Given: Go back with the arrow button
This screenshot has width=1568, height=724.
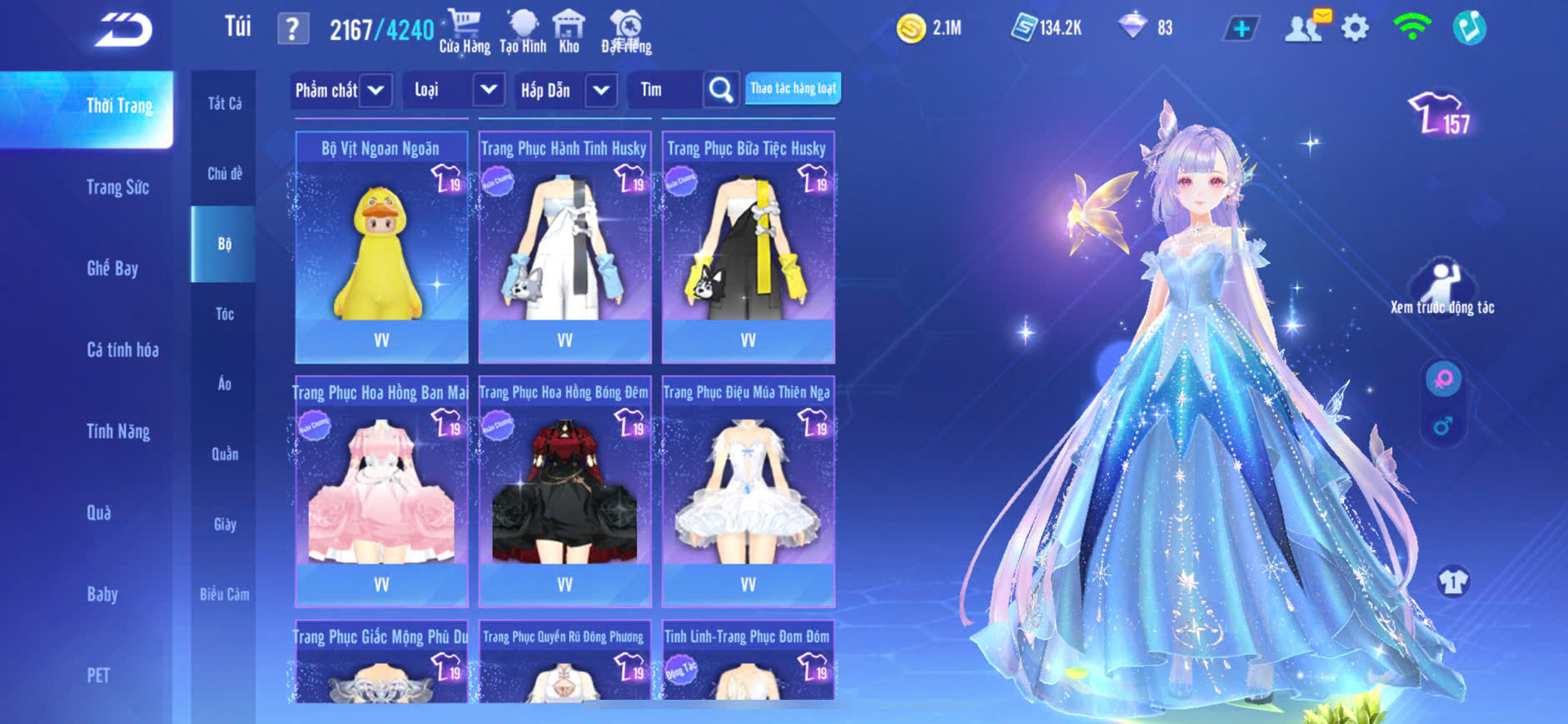Looking at the screenshot, I should click(x=123, y=30).
